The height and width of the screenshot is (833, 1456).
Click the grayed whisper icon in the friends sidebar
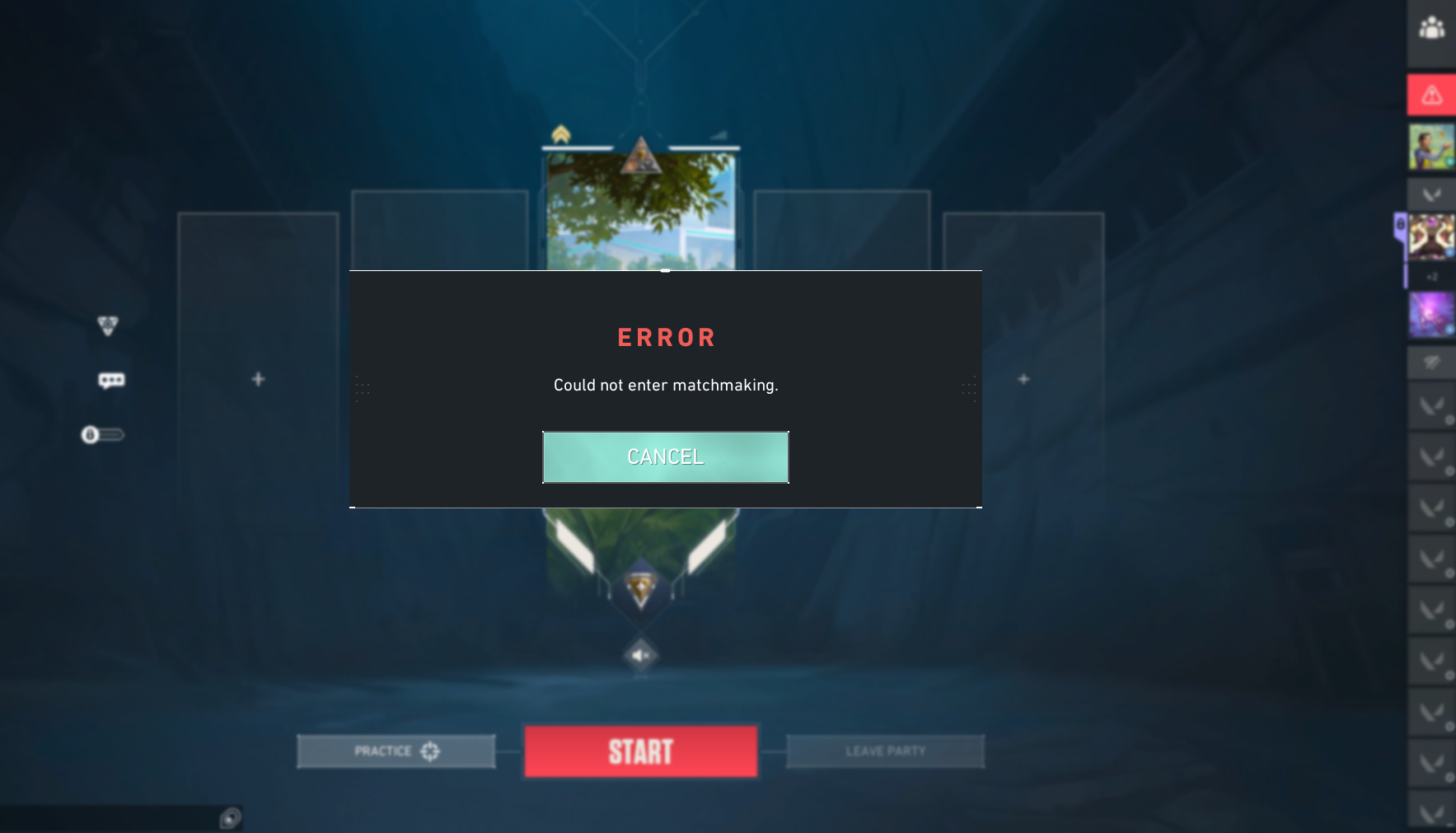coord(1432,363)
